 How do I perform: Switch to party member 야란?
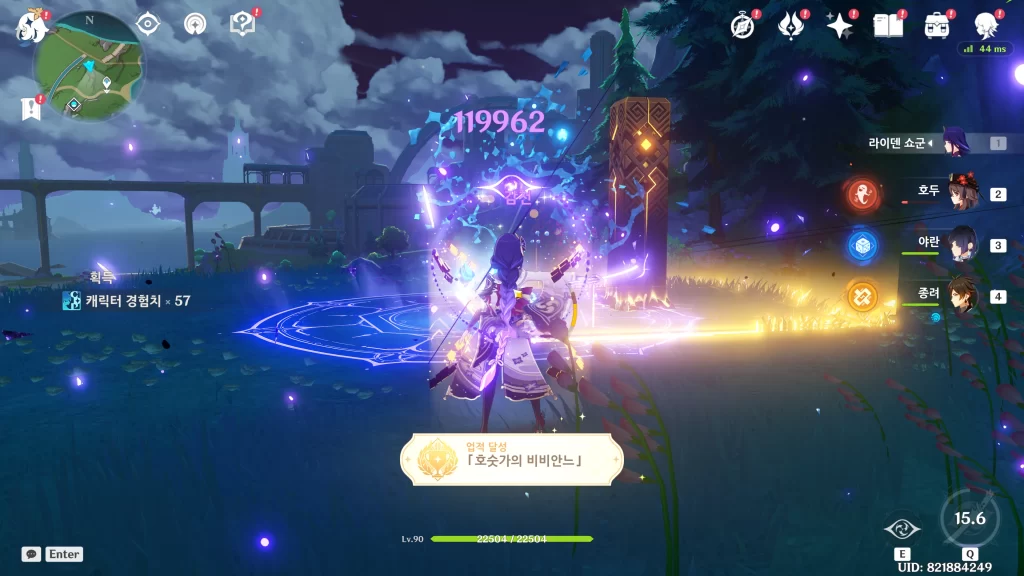point(961,244)
